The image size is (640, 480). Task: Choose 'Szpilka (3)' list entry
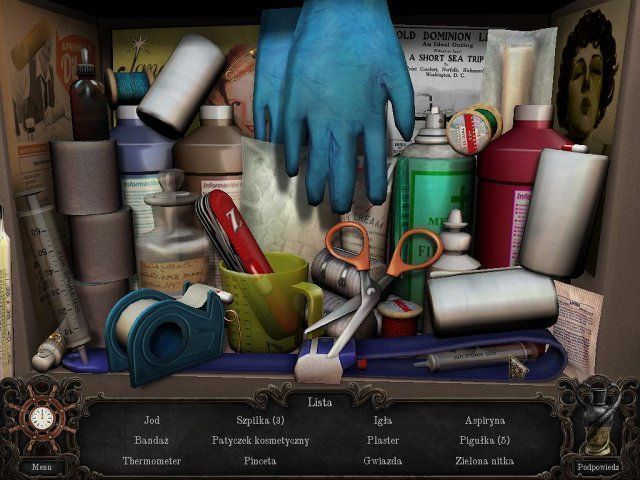click(260, 420)
